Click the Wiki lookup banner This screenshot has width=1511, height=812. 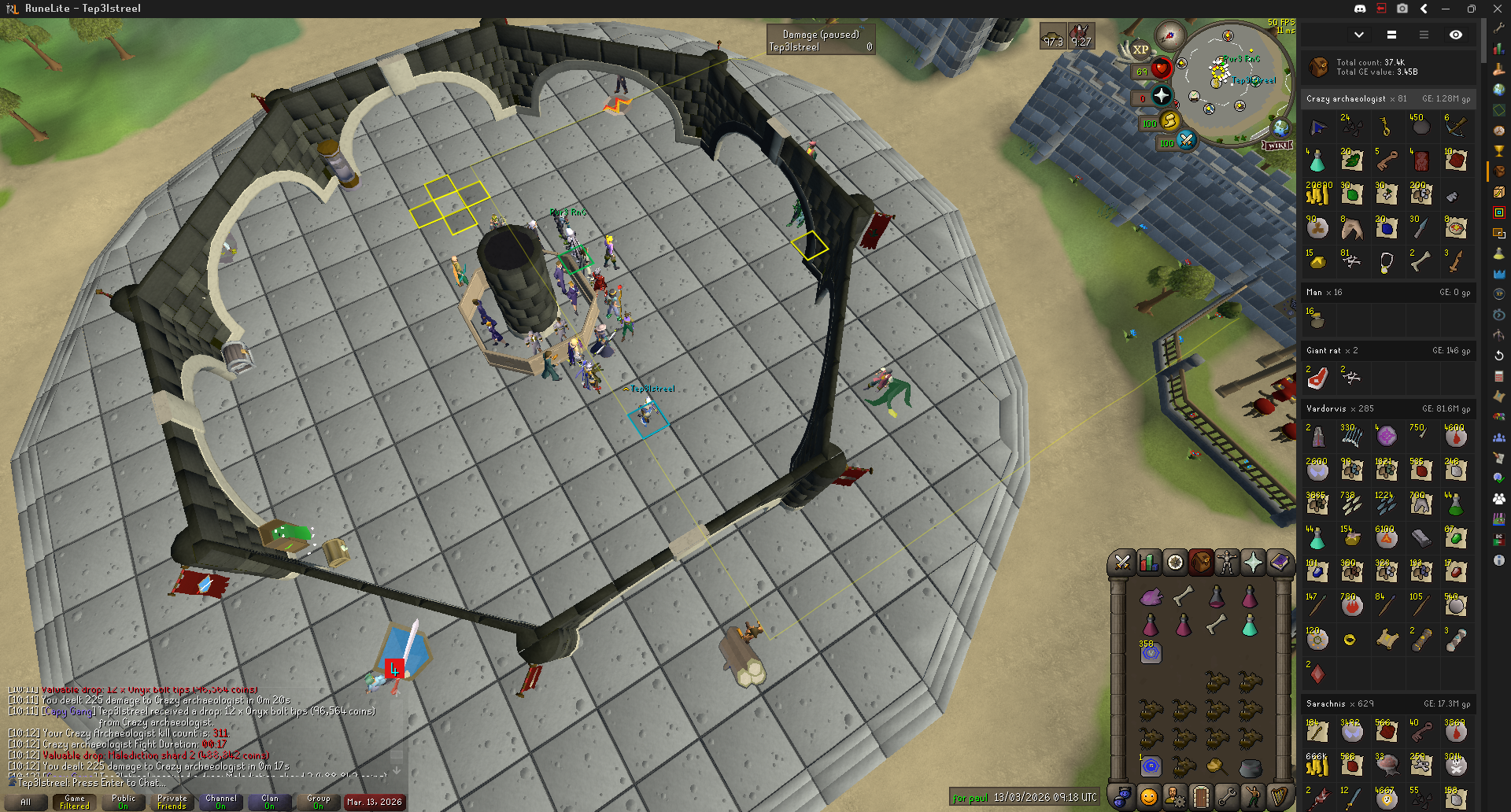point(1277,146)
